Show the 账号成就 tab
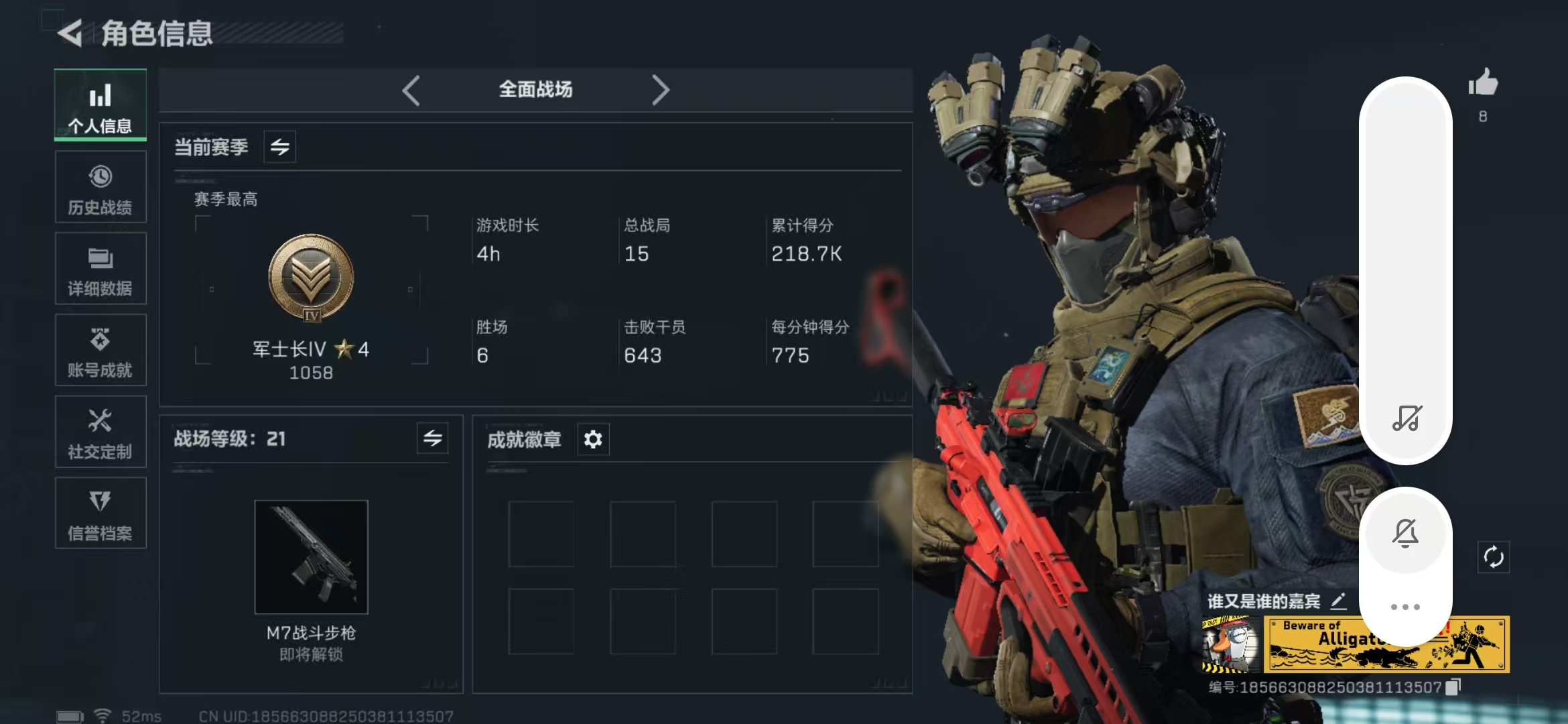Image resolution: width=1568 pixels, height=724 pixels. point(101,351)
